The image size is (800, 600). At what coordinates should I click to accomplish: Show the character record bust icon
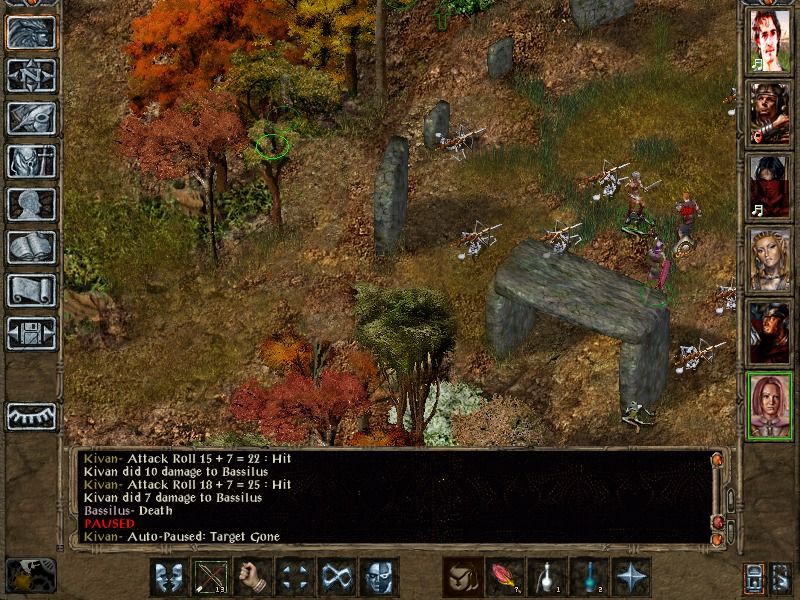pyautogui.click(x=31, y=204)
